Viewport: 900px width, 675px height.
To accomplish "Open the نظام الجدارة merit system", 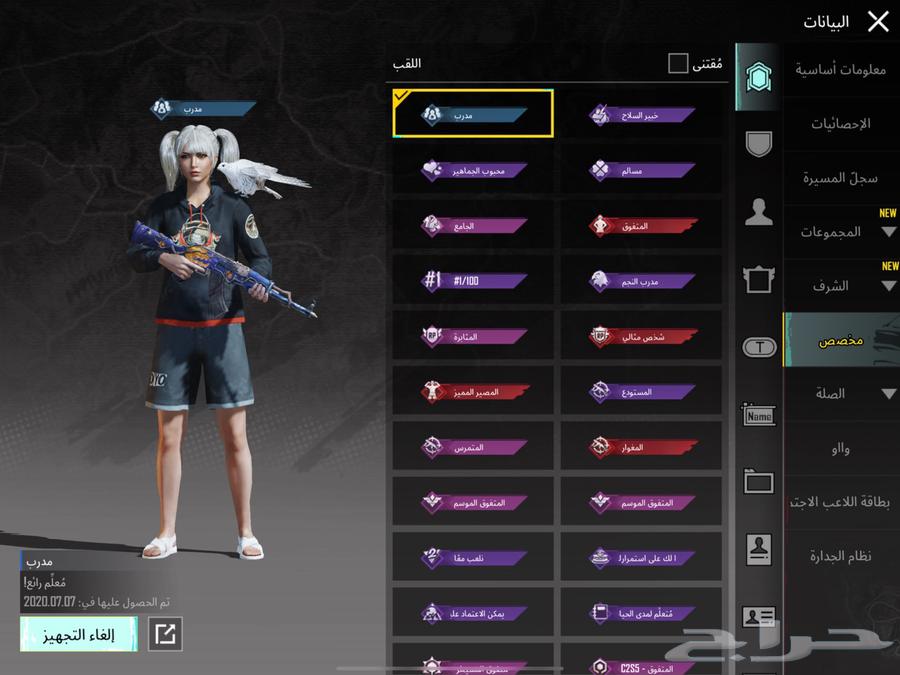I will (x=840, y=556).
